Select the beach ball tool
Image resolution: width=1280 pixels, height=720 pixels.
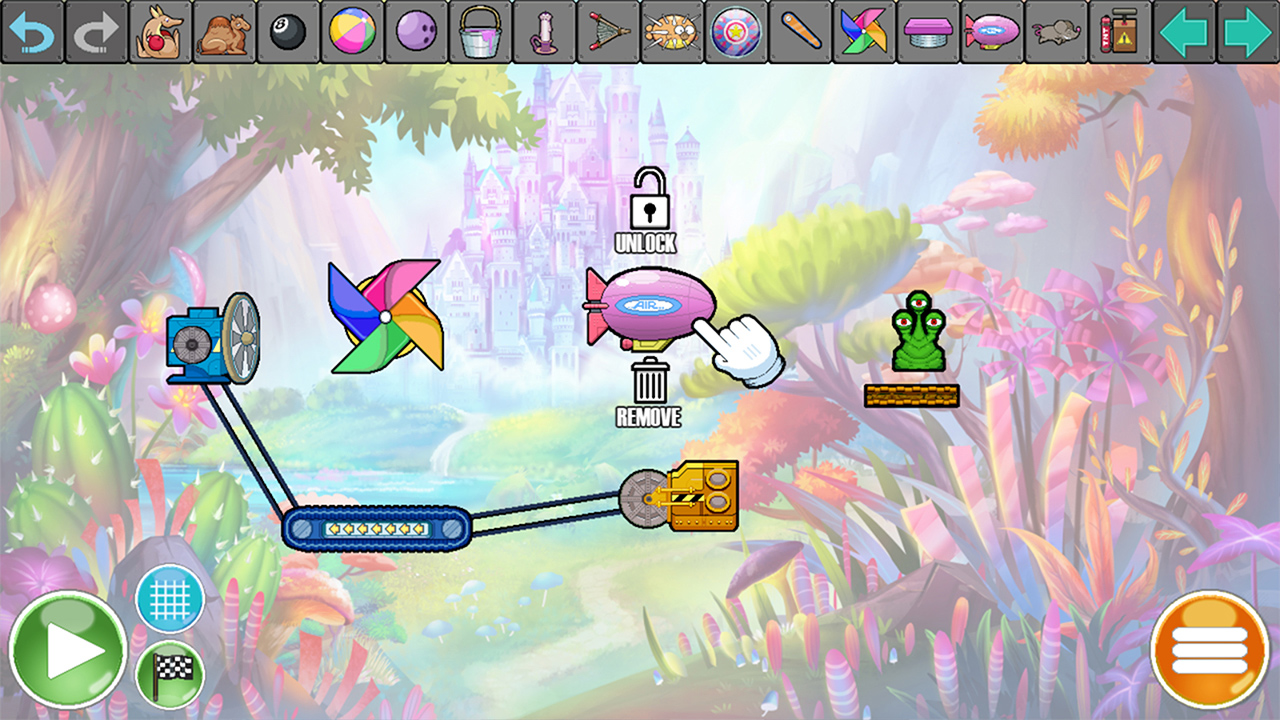coord(353,33)
